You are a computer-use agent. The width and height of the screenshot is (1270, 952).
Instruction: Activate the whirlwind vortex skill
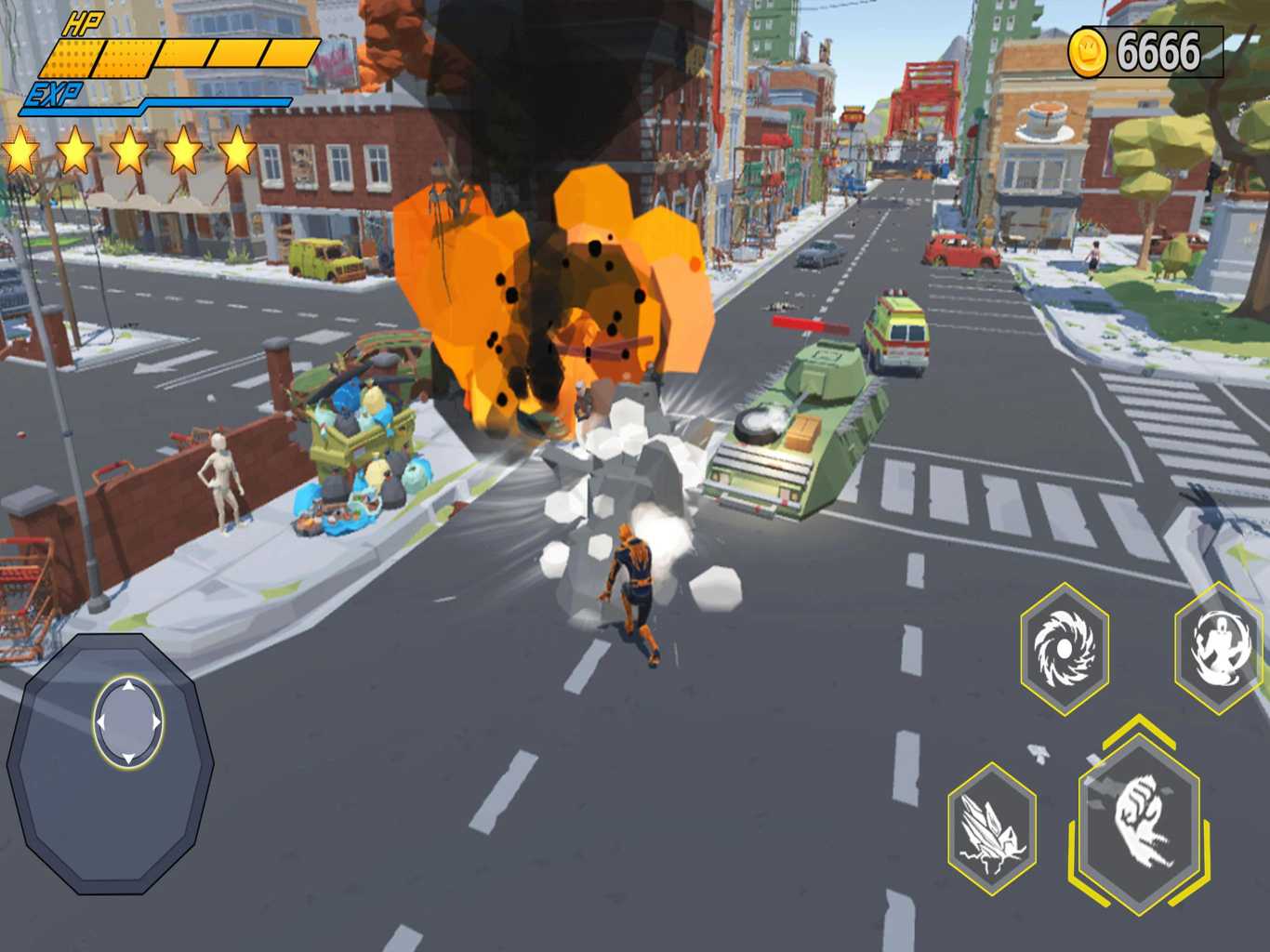click(x=1065, y=648)
